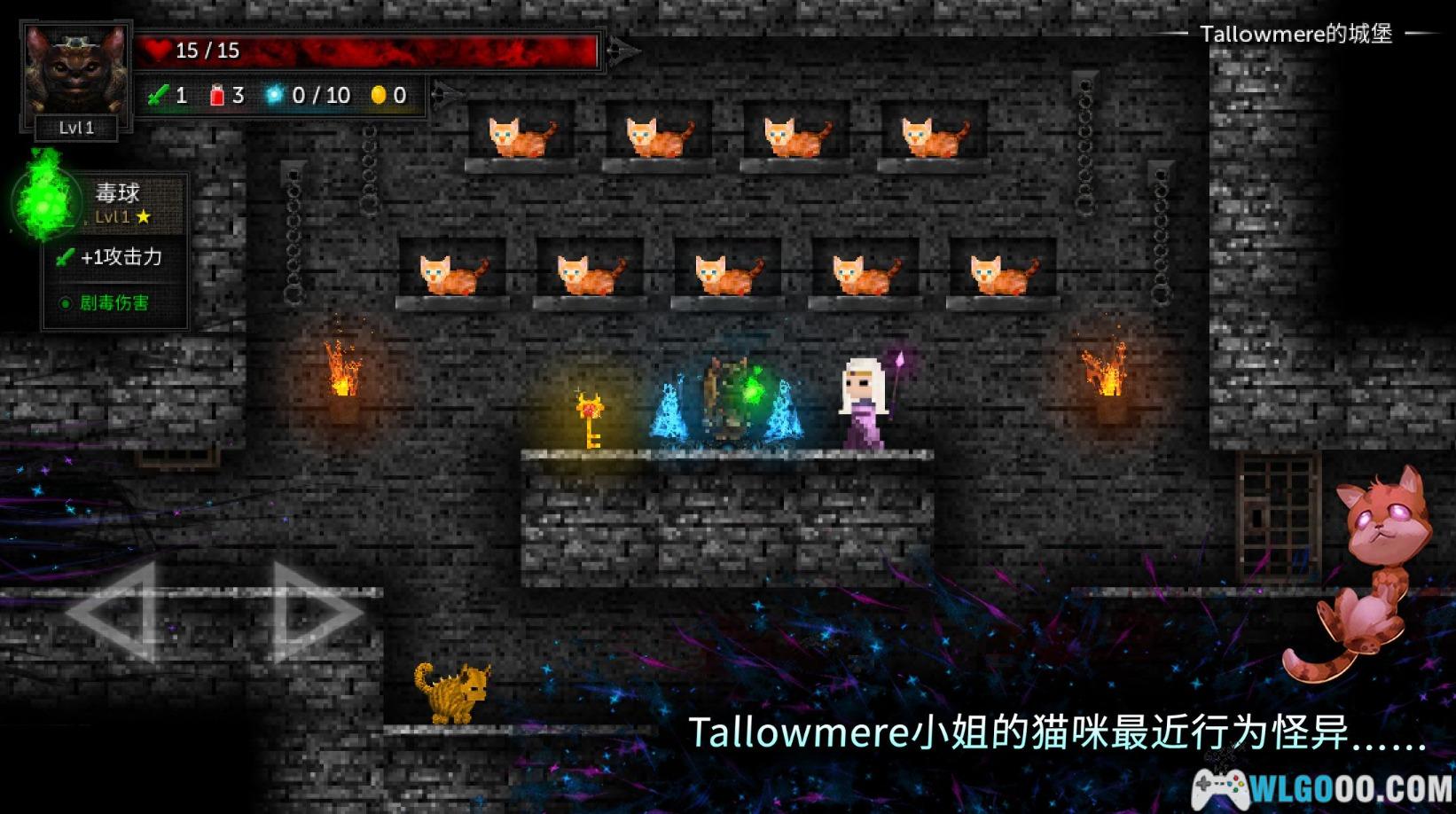Click the Lvl 1 label under the portrait
This screenshot has height=814, width=1456.
pos(74,127)
